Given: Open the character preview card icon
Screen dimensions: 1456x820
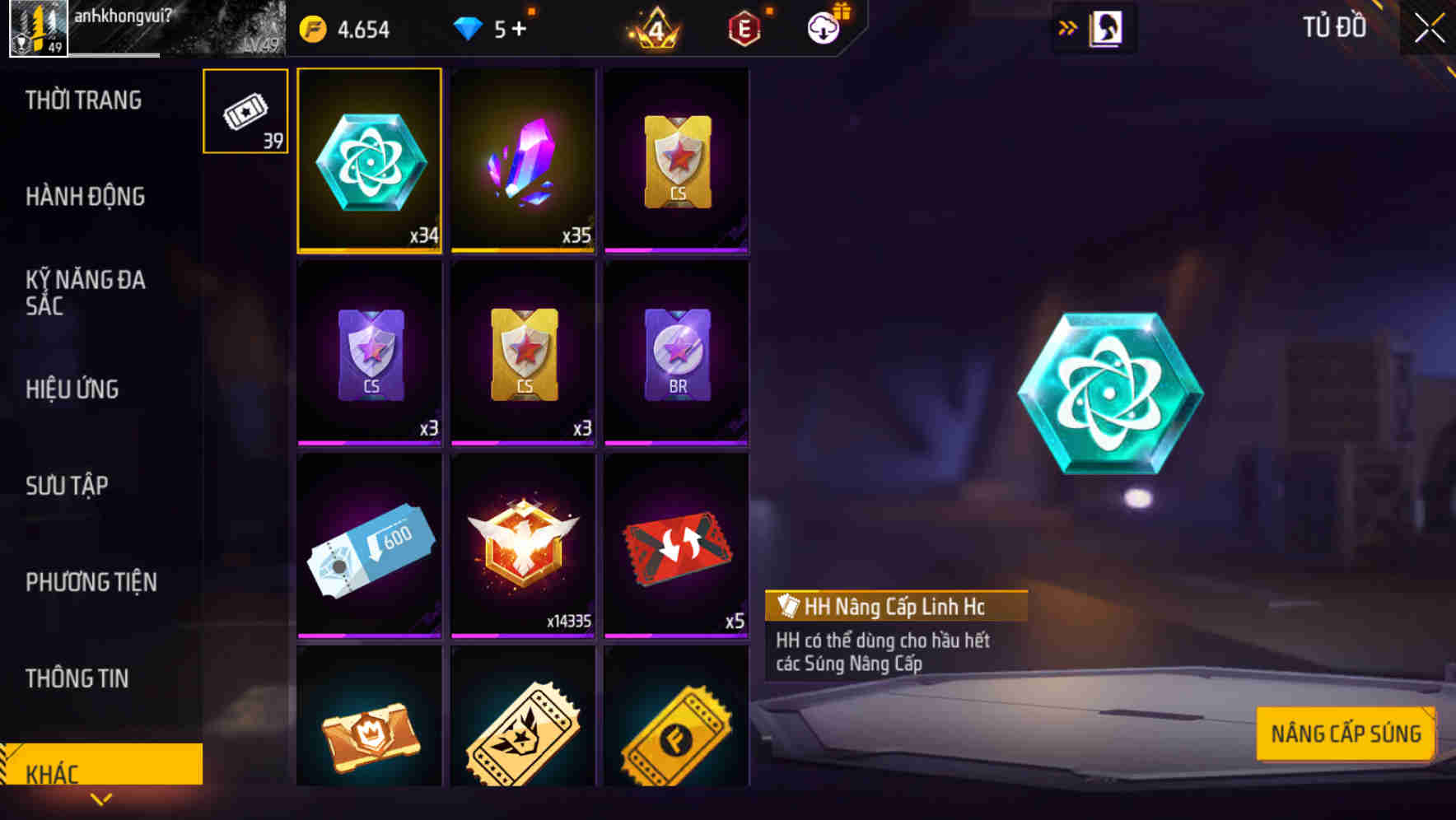Looking at the screenshot, I should point(1103,27).
